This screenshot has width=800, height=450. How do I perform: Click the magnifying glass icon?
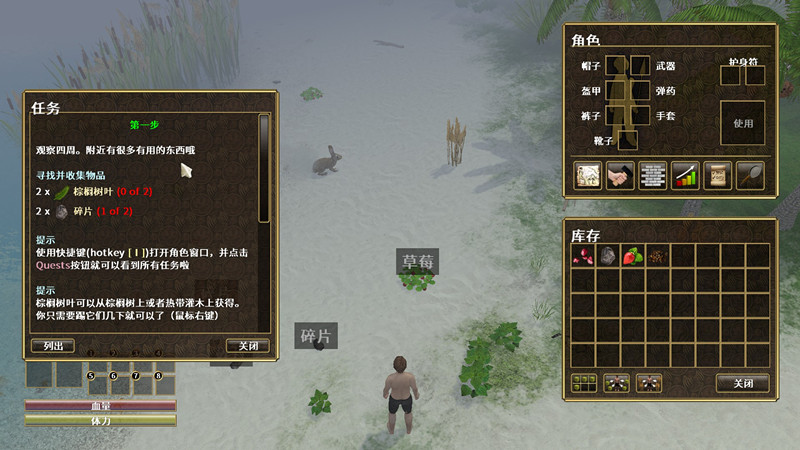750,175
